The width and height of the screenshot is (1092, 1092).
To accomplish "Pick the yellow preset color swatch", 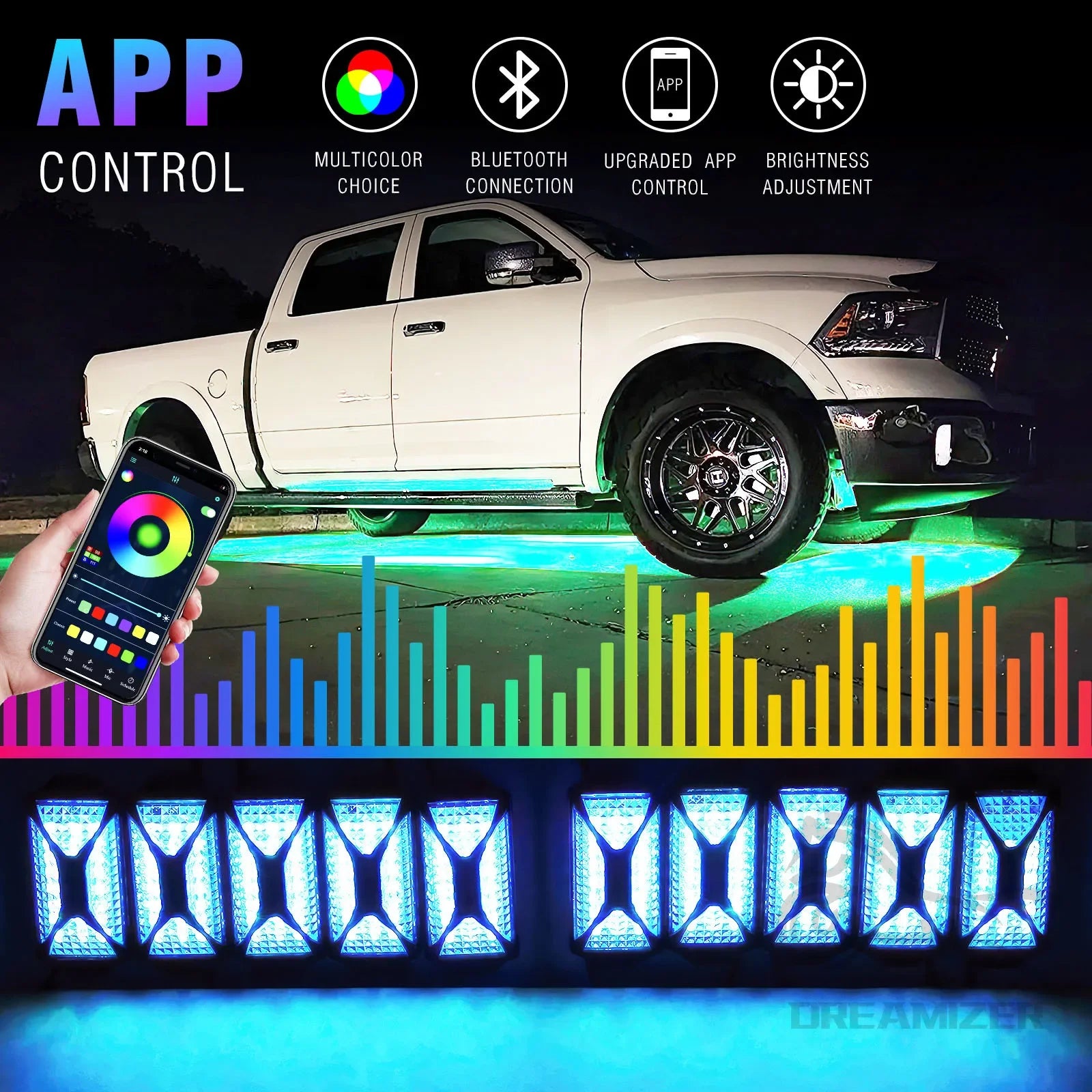I will tap(139, 631).
